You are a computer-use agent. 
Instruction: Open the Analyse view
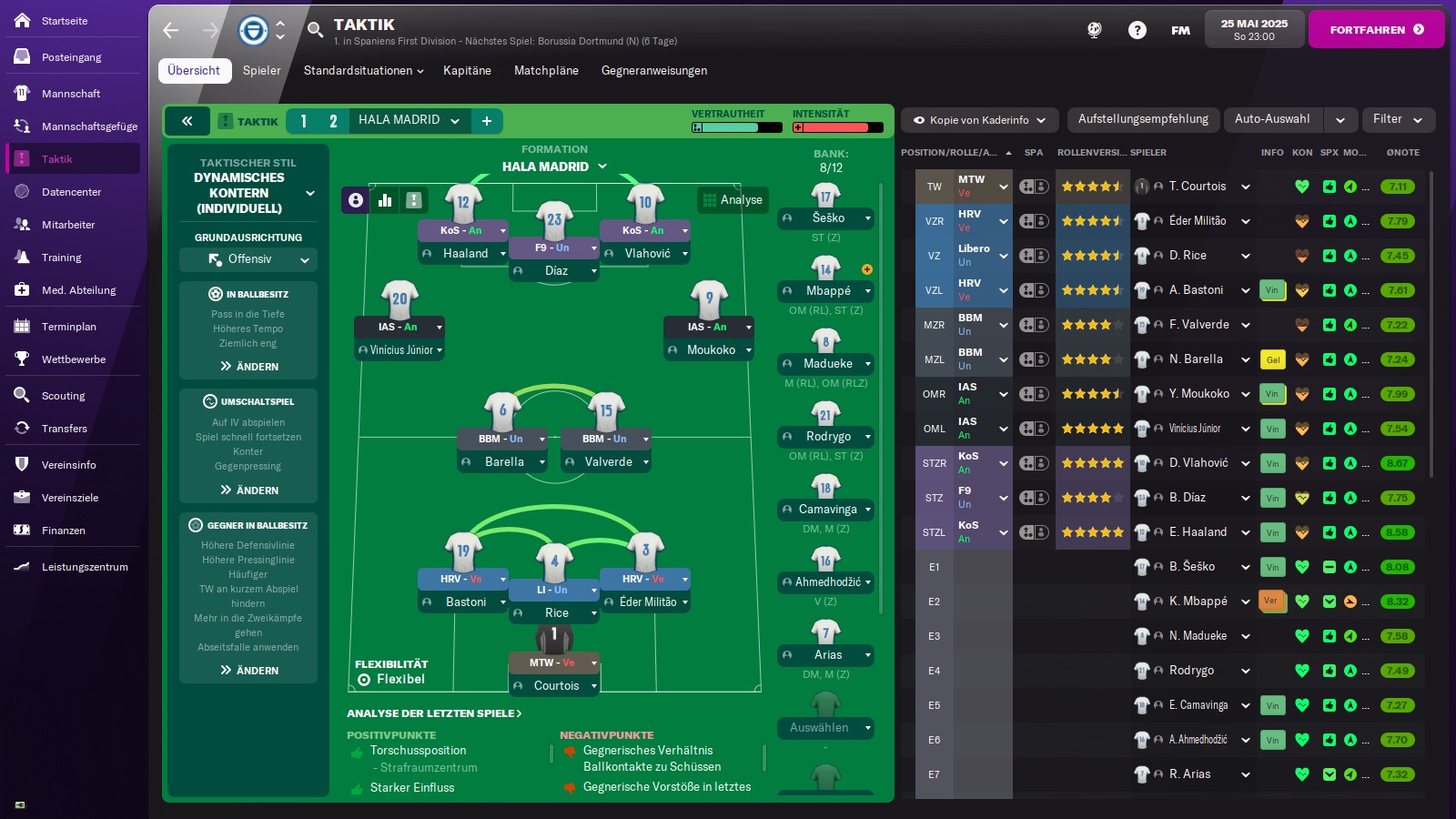[x=732, y=200]
